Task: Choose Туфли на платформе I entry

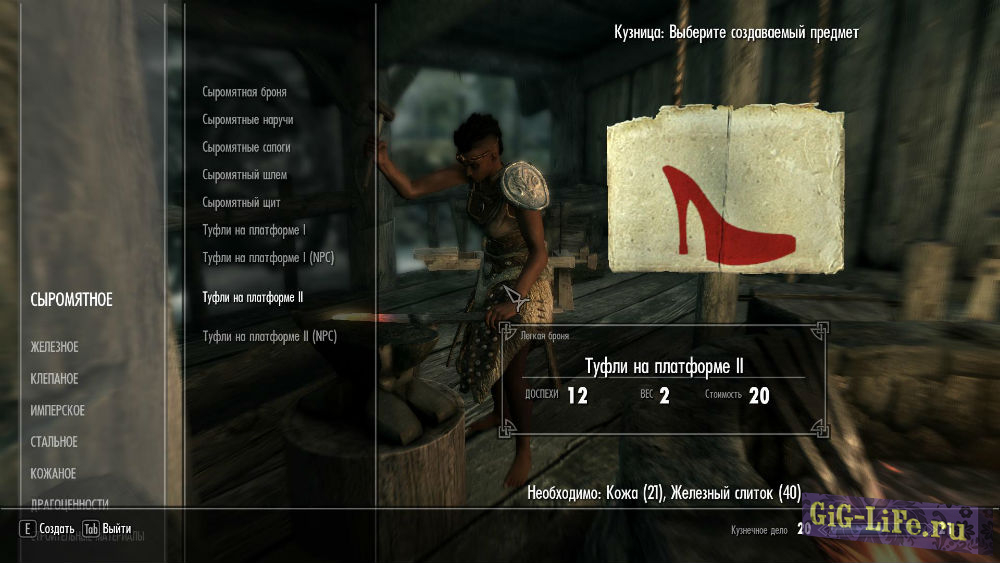Action: [254, 231]
